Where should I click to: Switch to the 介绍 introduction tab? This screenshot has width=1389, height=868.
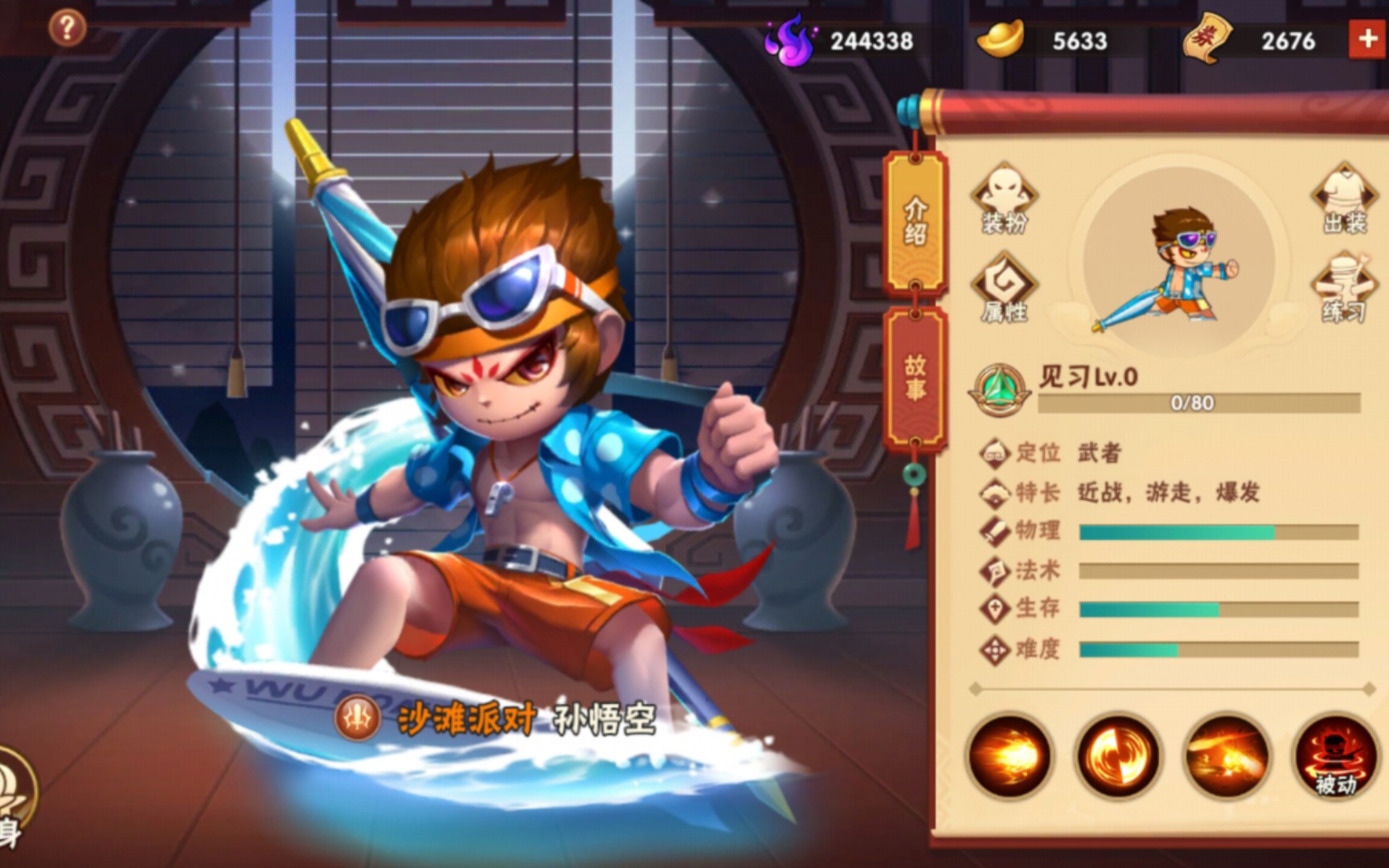point(915,223)
